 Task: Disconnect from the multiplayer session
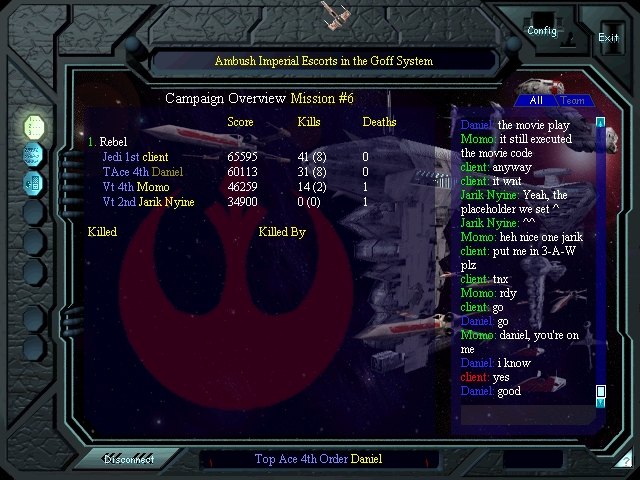tap(130, 460)
